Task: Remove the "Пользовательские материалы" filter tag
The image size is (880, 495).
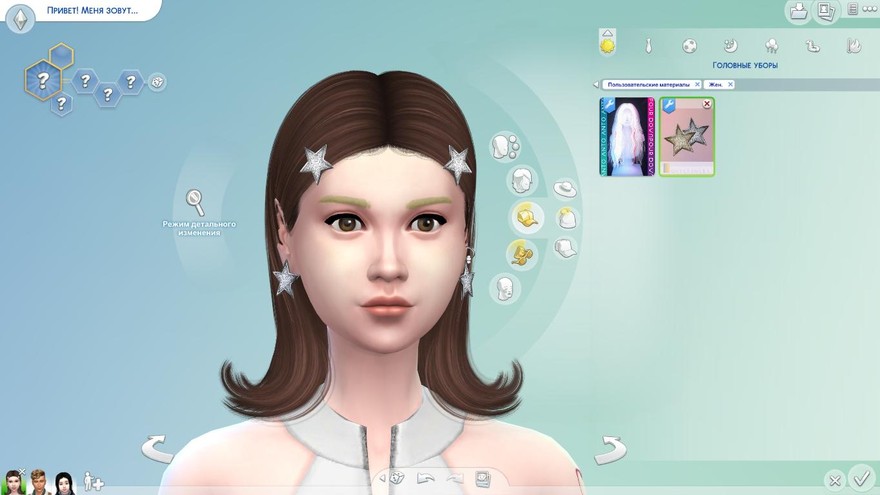Action: click(697, 85)
